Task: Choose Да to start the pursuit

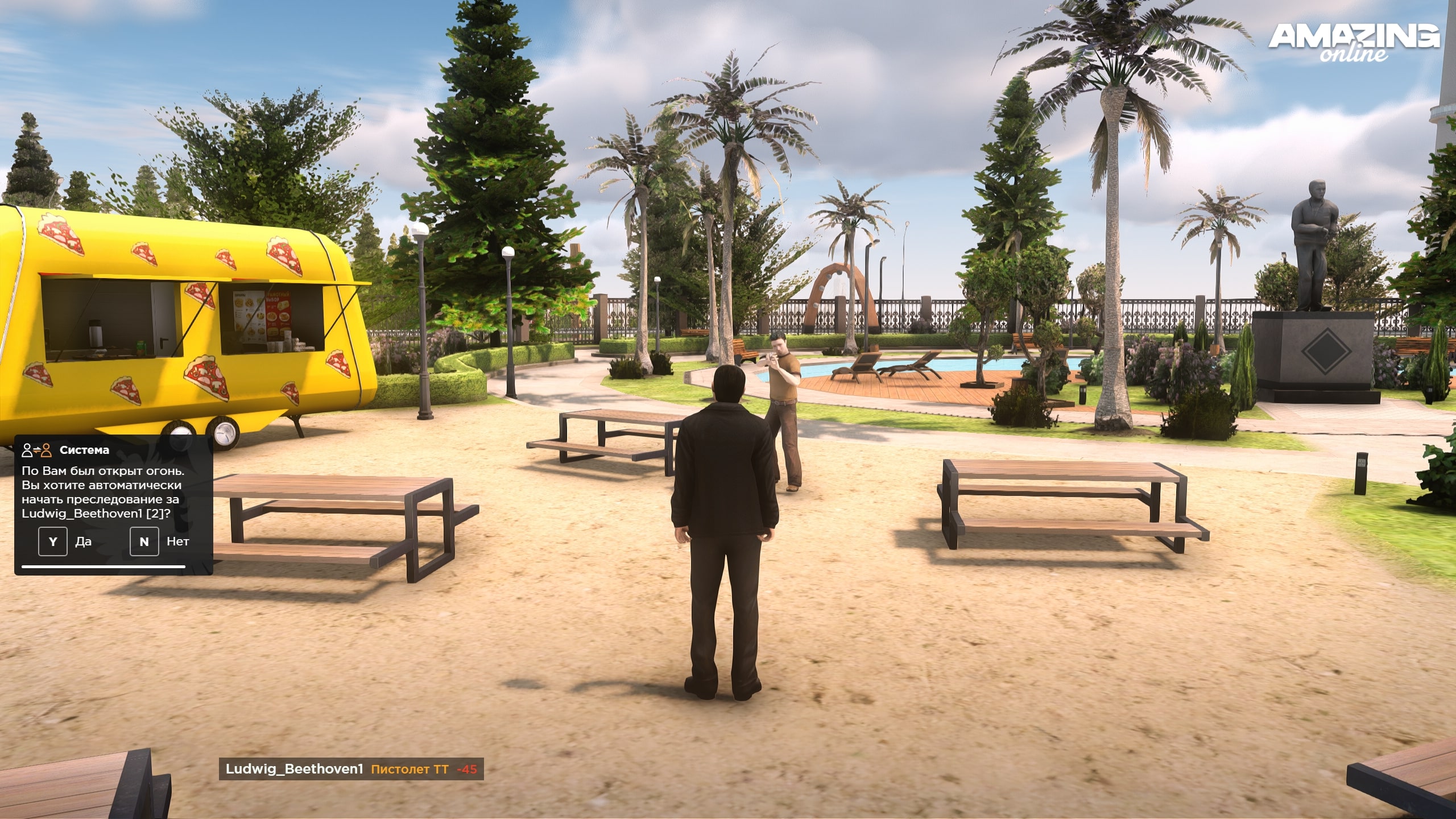Action: click(x=53, y=541)
